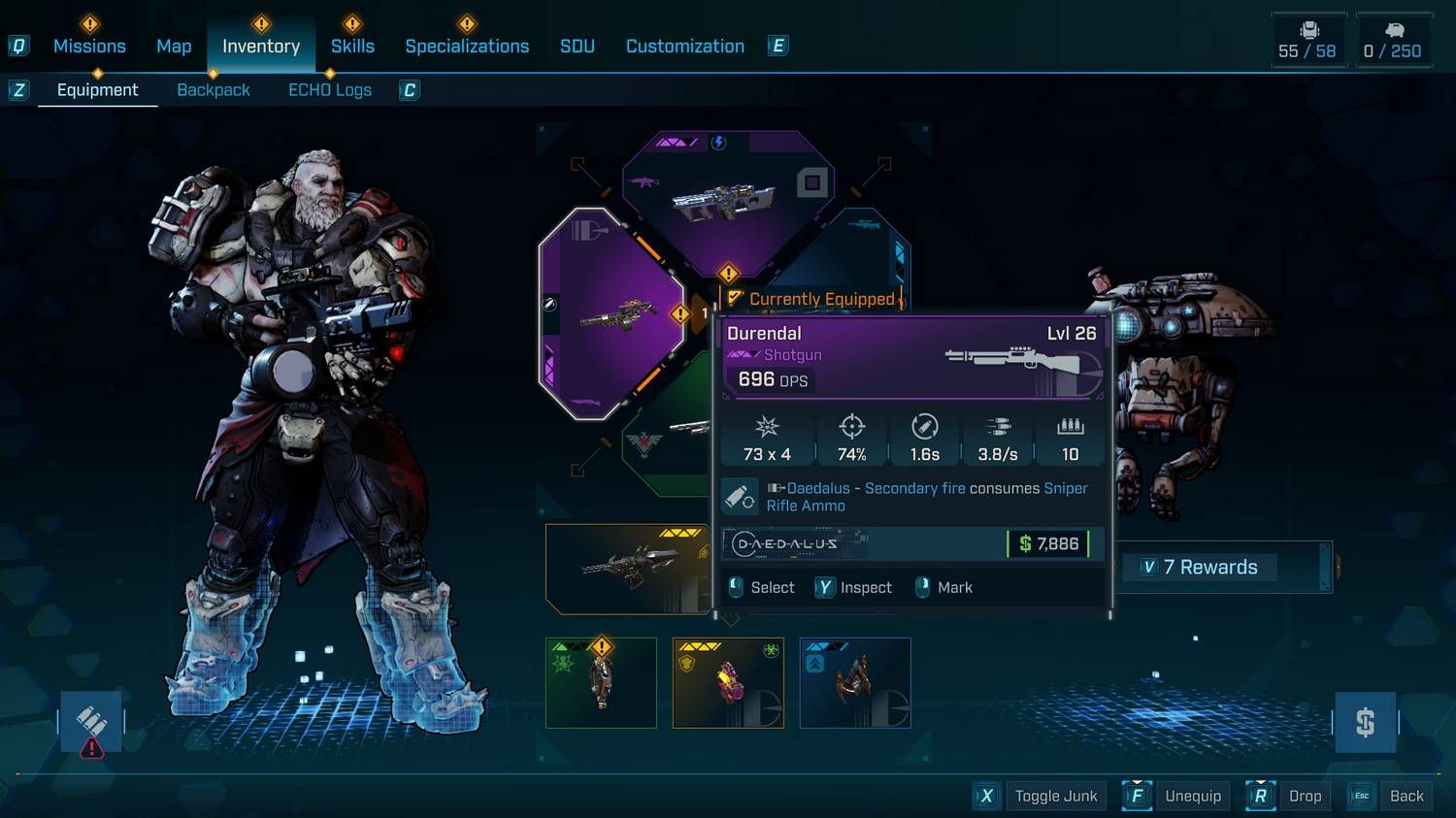1456x818 pixels.
Task: Choose the blue class mod slot
Action: [x=855, y=683]
